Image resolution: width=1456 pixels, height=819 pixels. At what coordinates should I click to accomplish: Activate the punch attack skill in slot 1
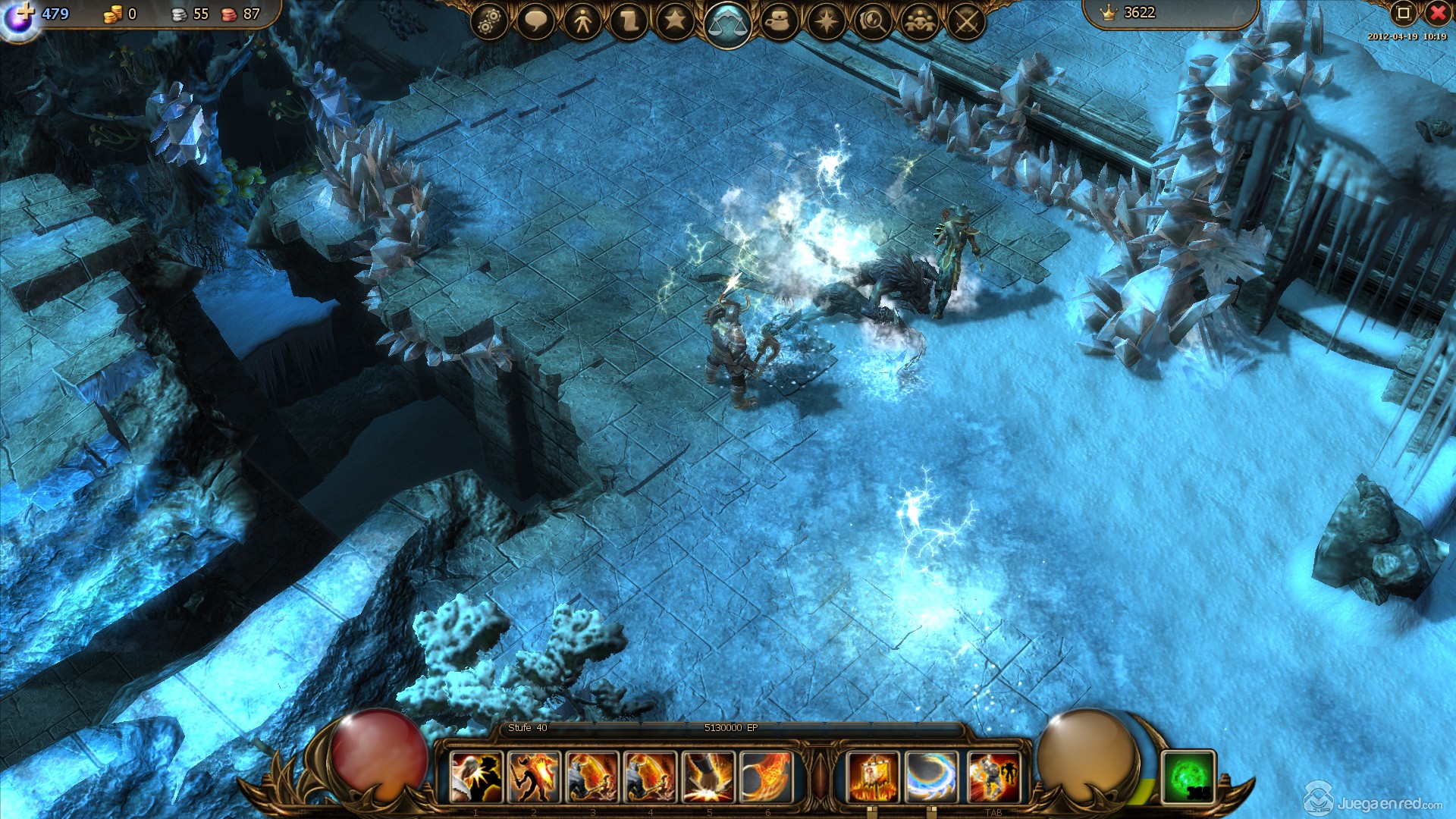[476, 777]
